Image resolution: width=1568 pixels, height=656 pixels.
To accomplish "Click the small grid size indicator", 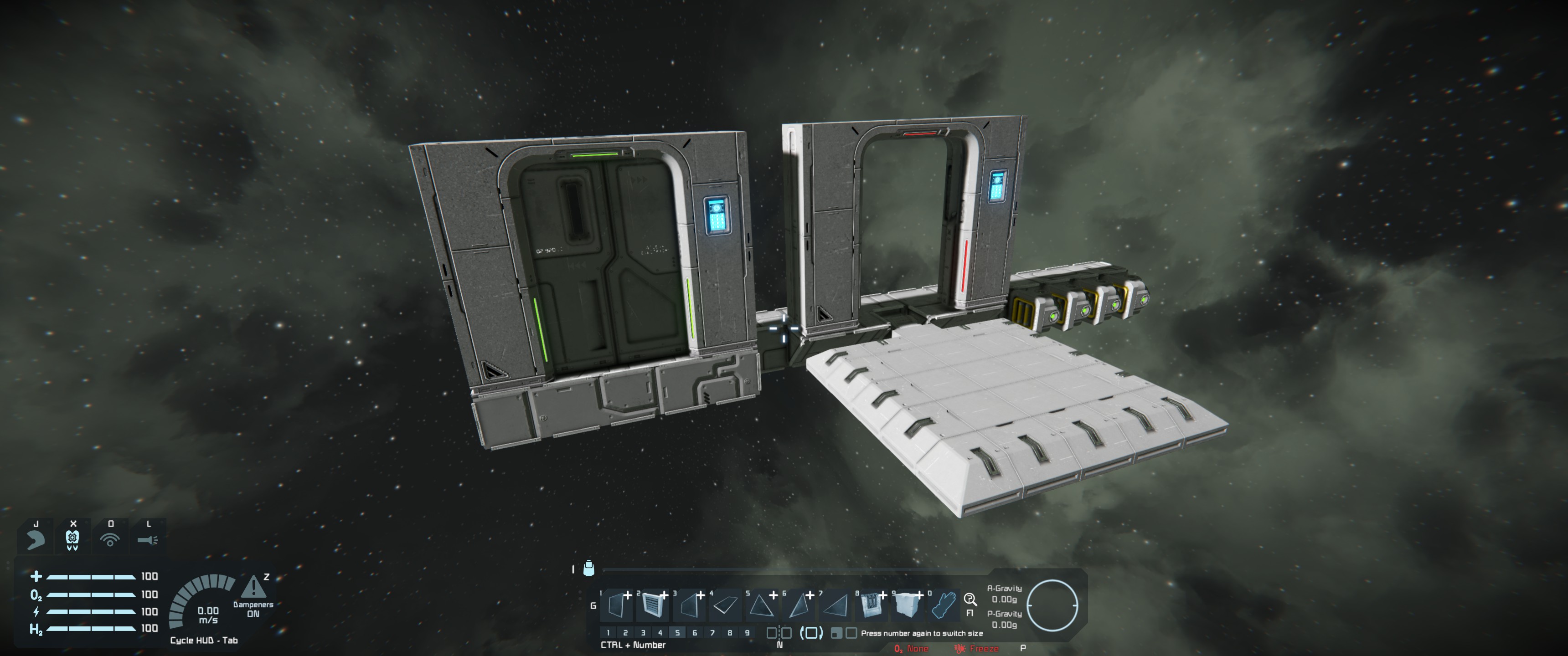I will point(837,634).
